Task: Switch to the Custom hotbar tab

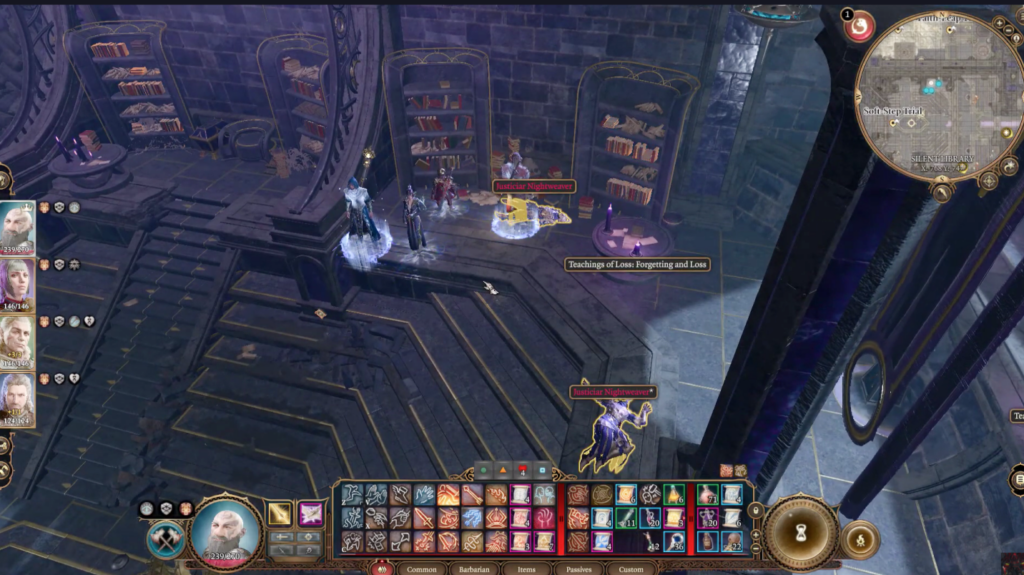Action: click(631, 569)
